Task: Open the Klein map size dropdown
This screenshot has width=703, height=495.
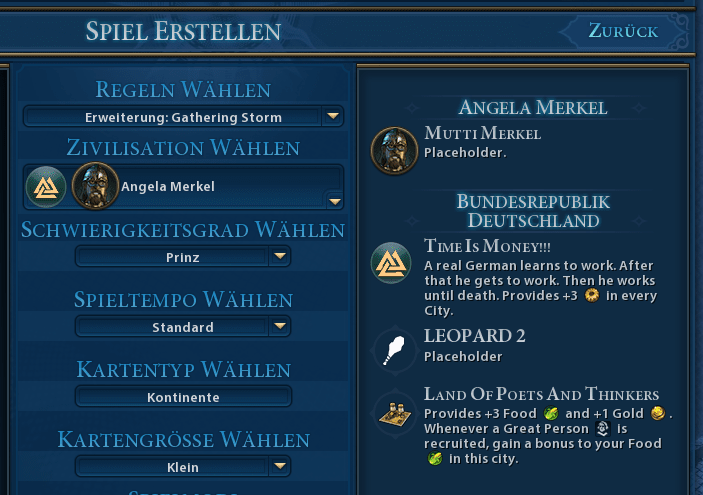Action: (183, 467)
